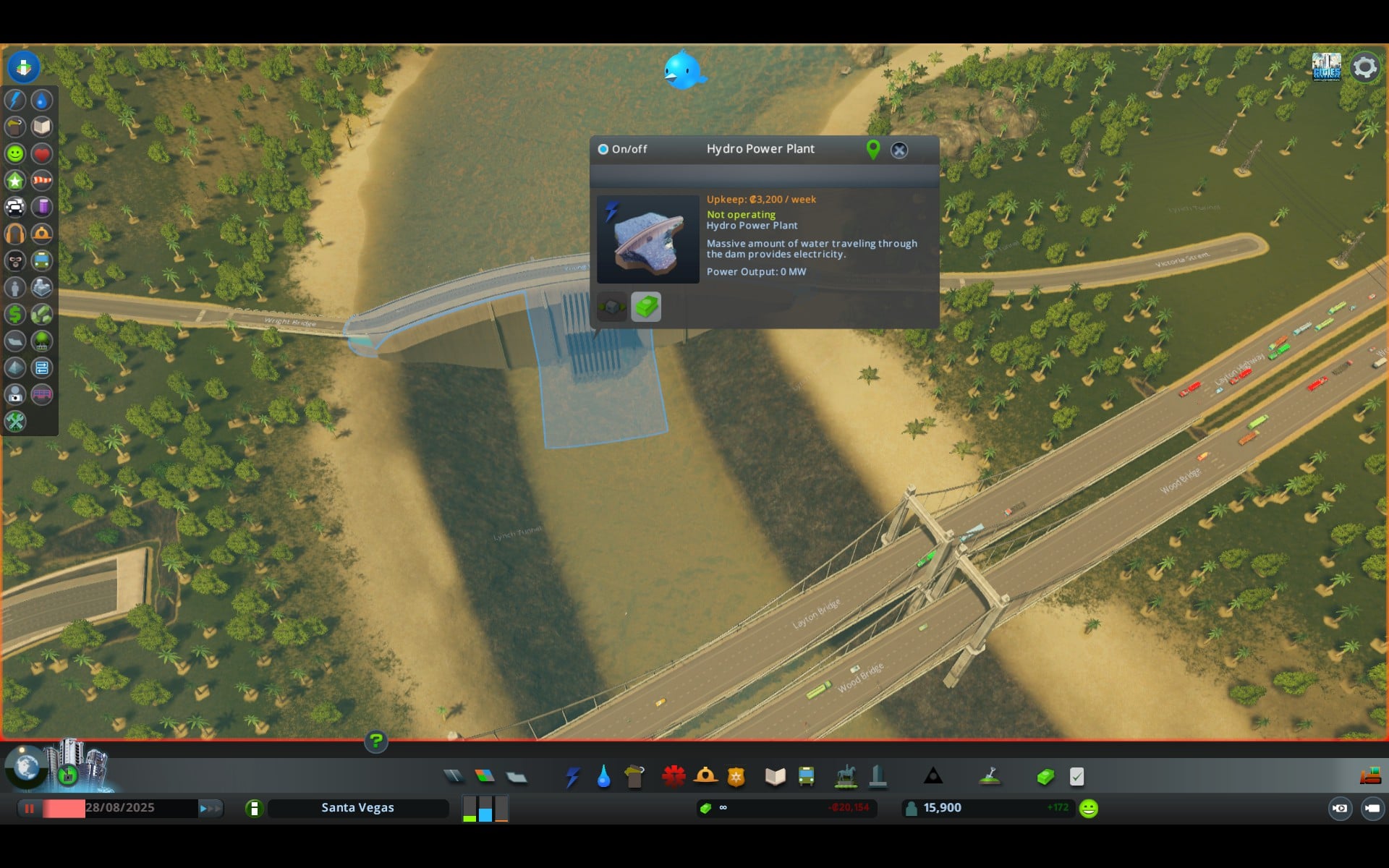Viewport: 1389px width, 868px height.
Task: Open the Chirper bird notifications
Action: [683, 71]
